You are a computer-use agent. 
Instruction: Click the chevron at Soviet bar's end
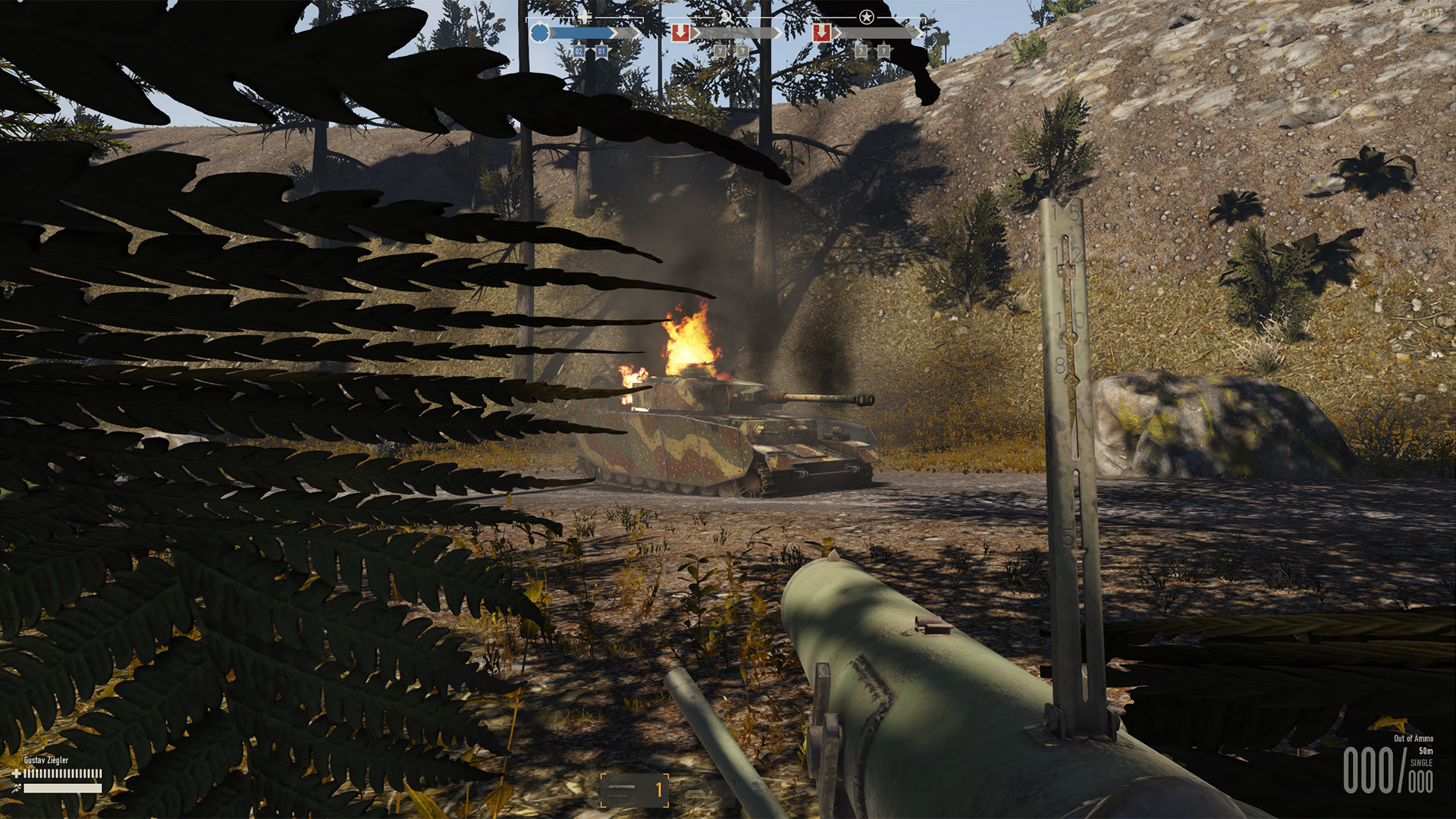[777, 32]
